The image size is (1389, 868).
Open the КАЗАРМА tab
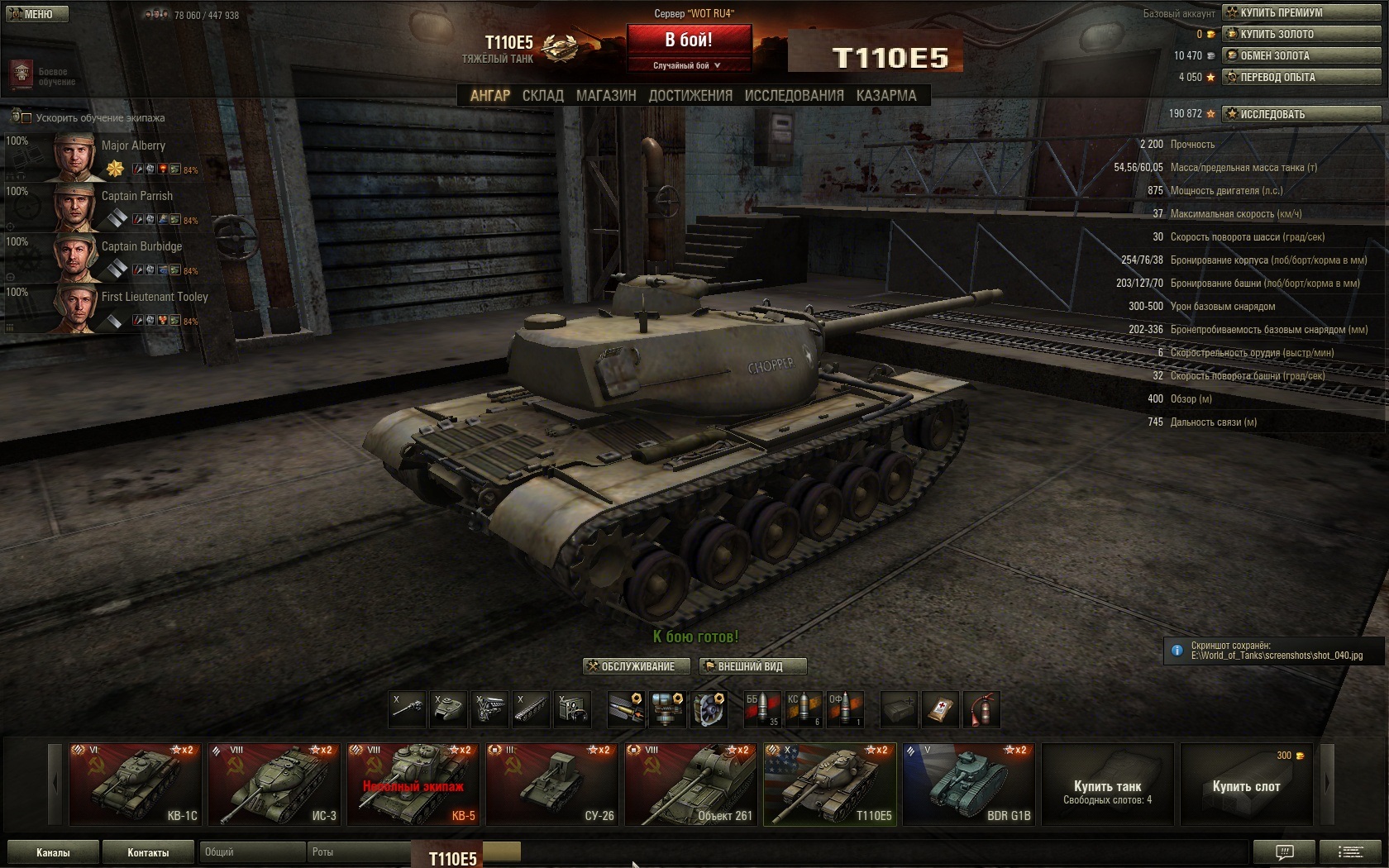click(886, 96)
